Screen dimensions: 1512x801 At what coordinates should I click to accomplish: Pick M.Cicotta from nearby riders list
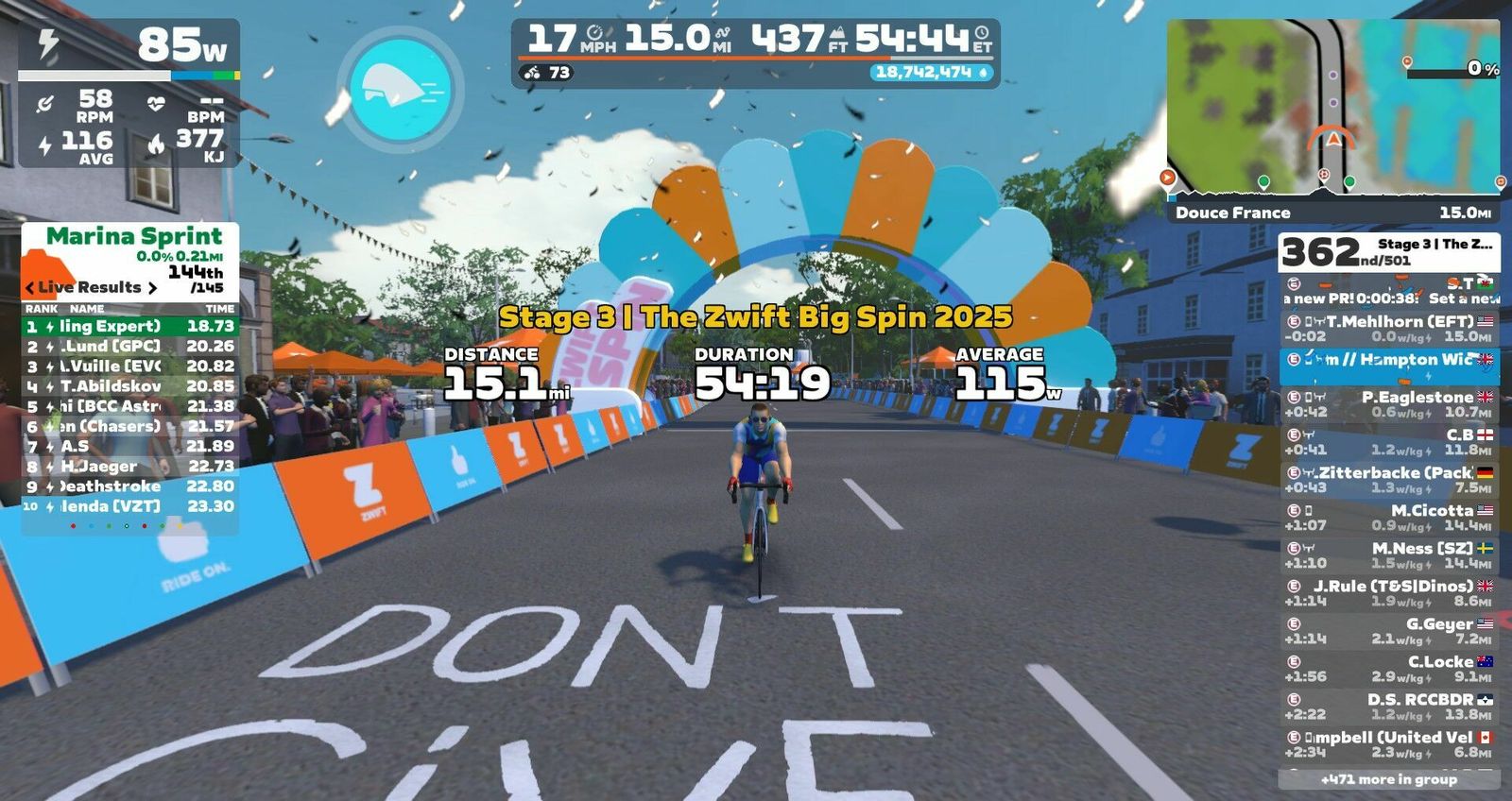point(1388,518)
